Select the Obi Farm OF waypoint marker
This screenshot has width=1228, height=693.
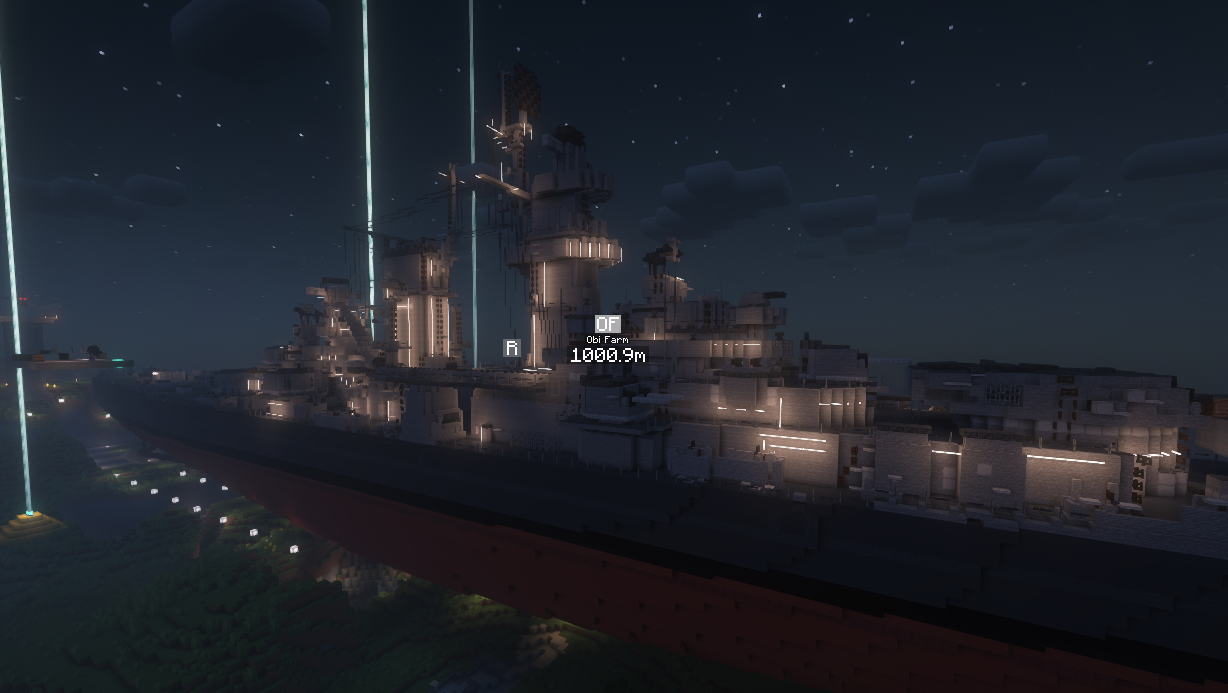click(607, 324)
